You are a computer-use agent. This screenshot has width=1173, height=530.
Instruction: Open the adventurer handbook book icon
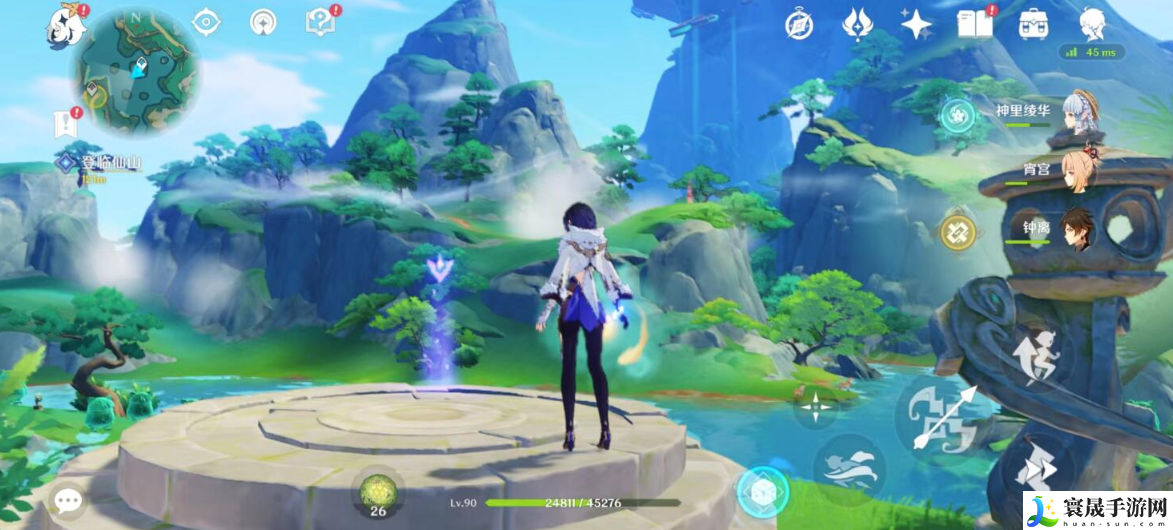coord(974,24)
